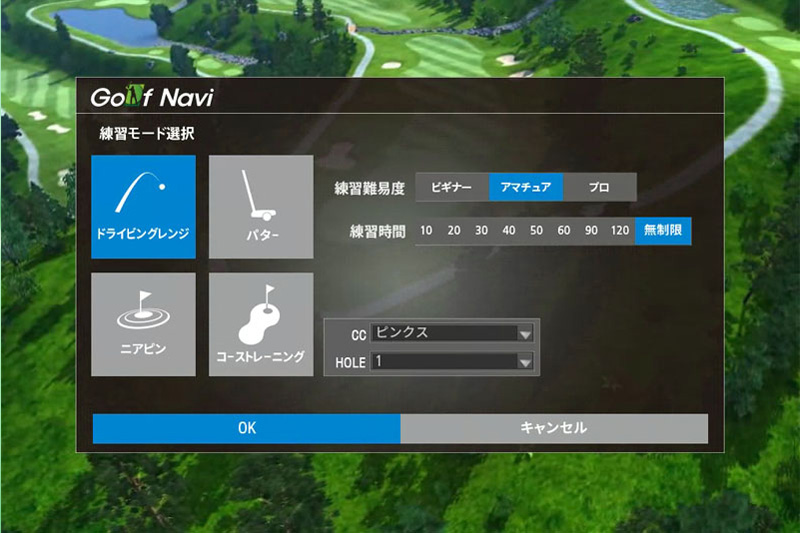Viewport: 800px width, 533px height.
Task: Select the ドライビングレンジ practice mode tile
Action: coord(143,206)
